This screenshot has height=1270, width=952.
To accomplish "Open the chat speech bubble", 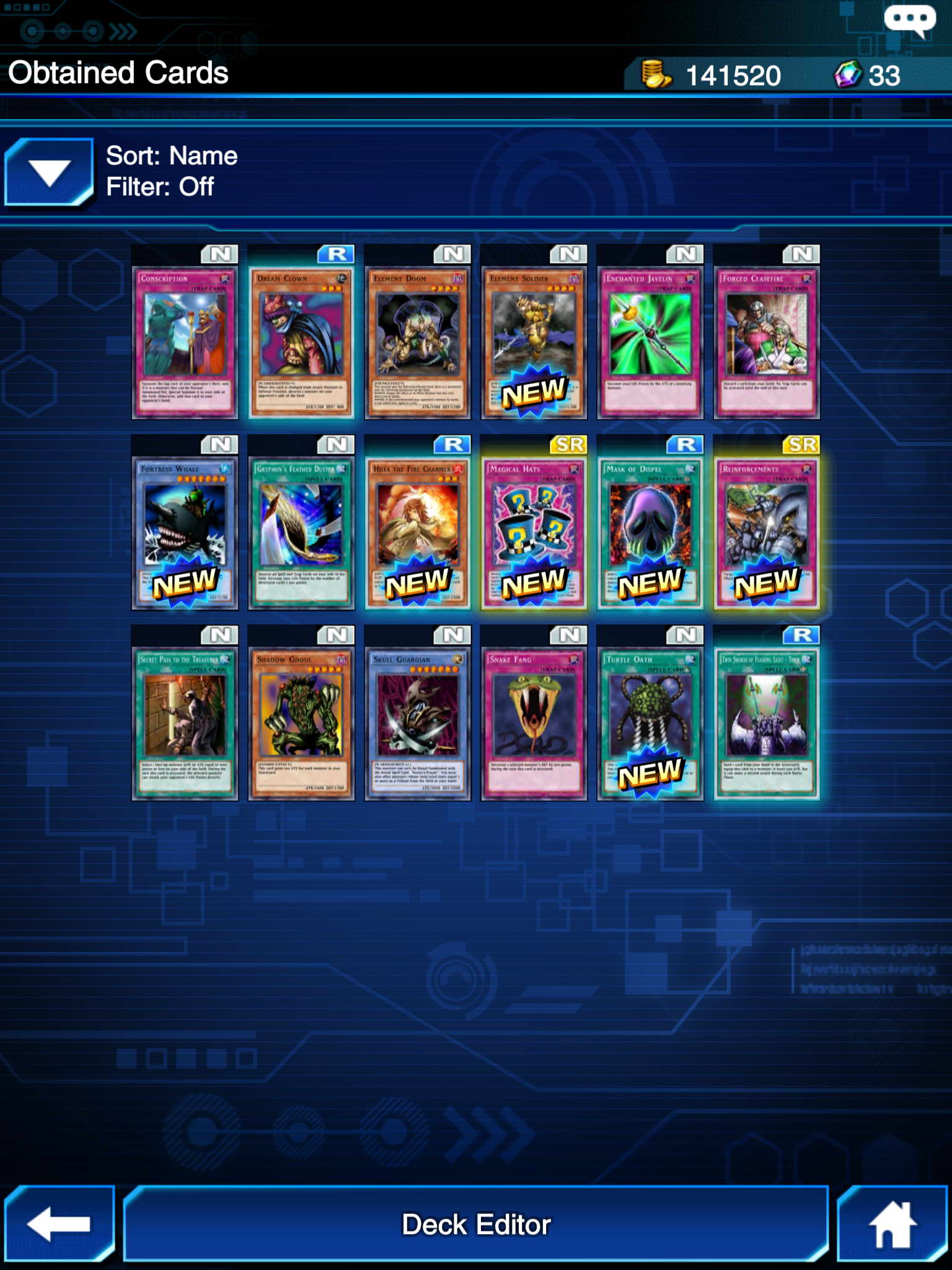I will (x=909, y=20).
